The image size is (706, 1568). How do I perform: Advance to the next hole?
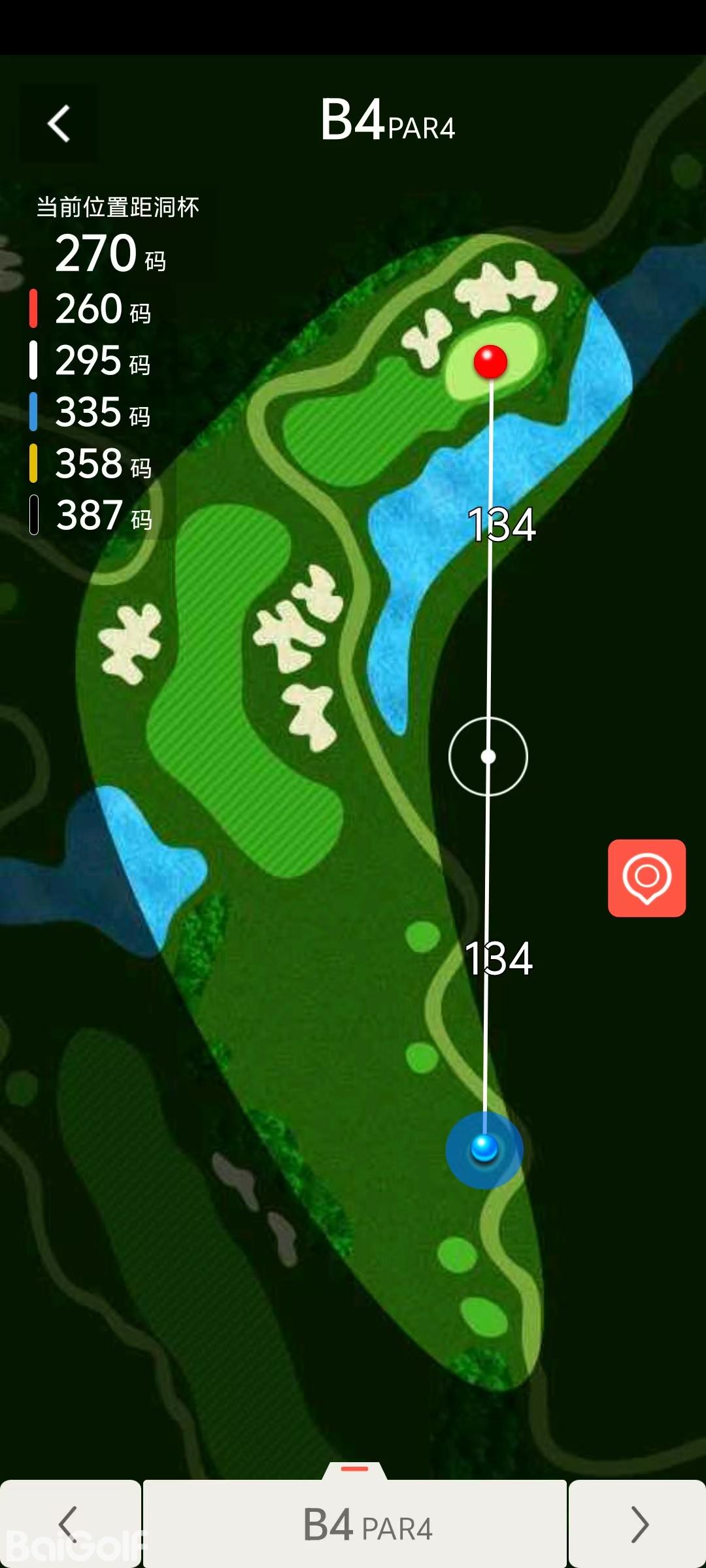click(637, 1524)
